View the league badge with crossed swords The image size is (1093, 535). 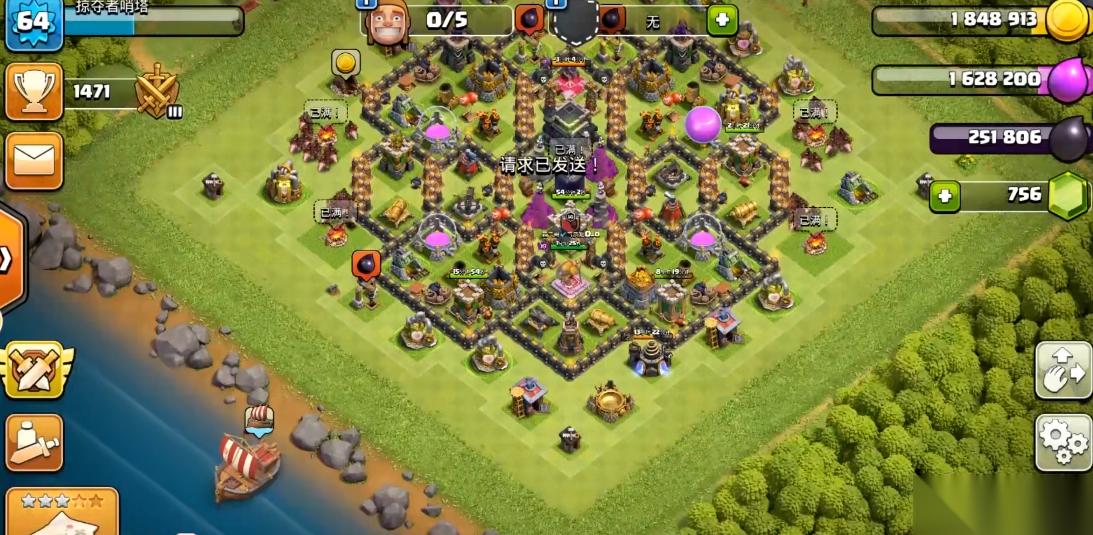(157, 92)
